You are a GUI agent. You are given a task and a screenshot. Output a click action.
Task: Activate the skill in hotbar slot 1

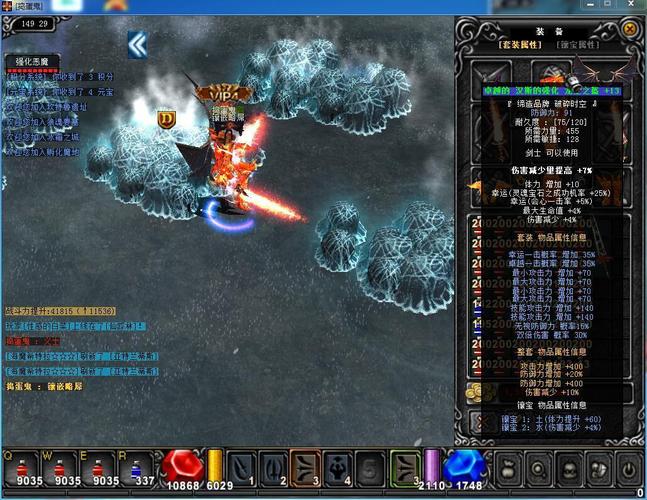(242, 467)
